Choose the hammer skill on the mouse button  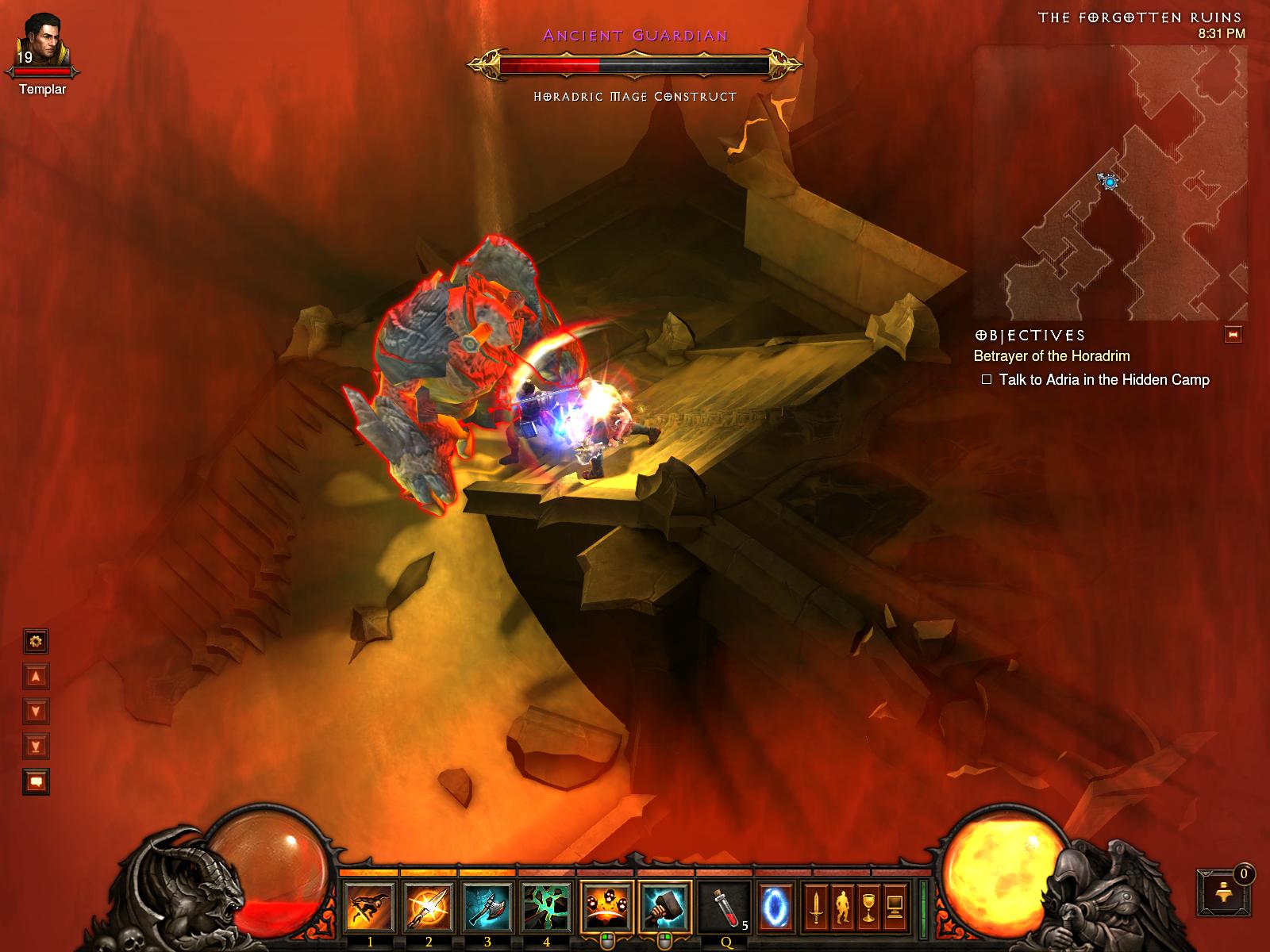point(665,906)
